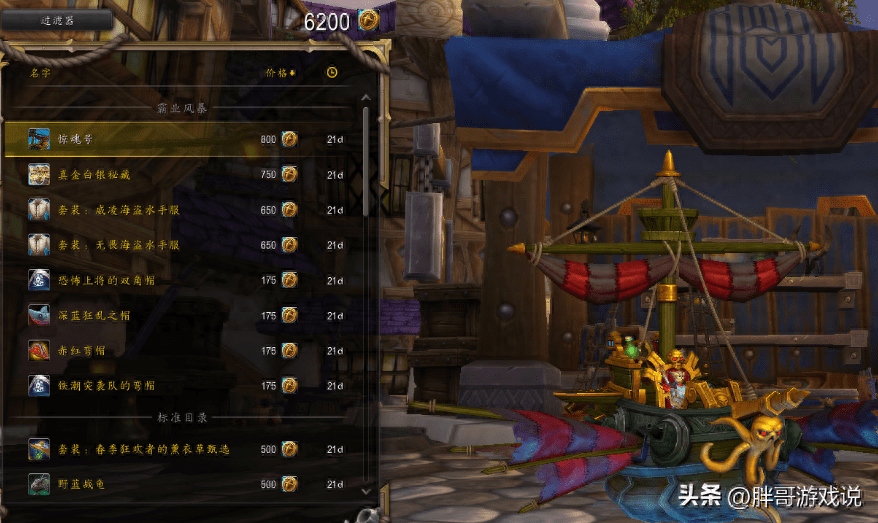Select 套装:无畏海盗水手服 entry
This screenshot has width=878, height=523.
coord(185,245)
